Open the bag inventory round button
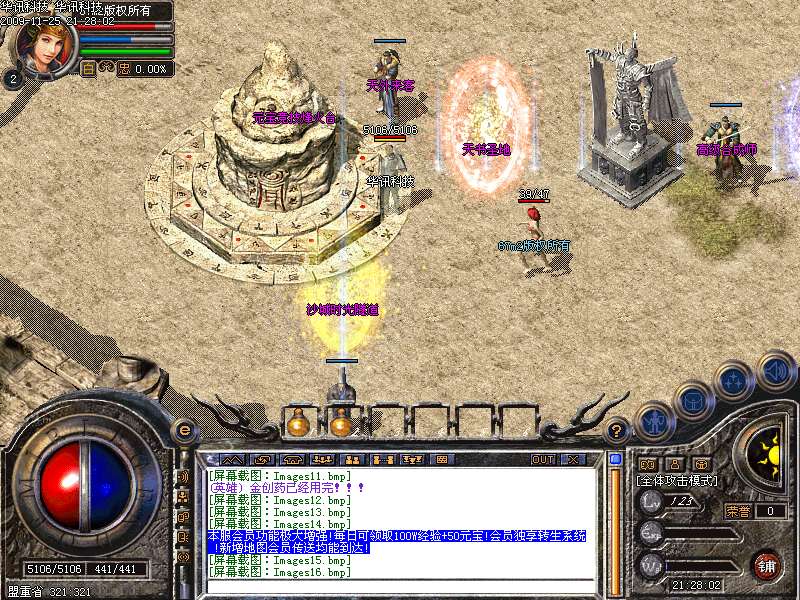This screenshot has width=800, height=600. 694,402
